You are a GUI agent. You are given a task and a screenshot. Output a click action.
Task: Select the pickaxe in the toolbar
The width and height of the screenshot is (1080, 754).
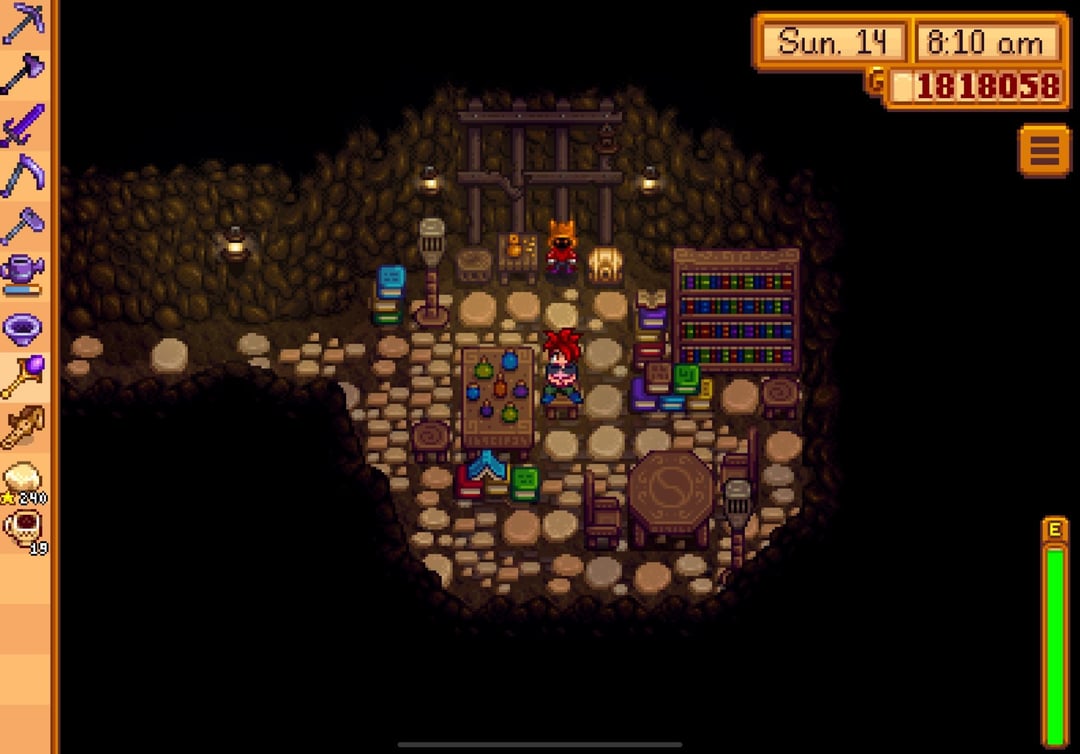tap(24, 22)
